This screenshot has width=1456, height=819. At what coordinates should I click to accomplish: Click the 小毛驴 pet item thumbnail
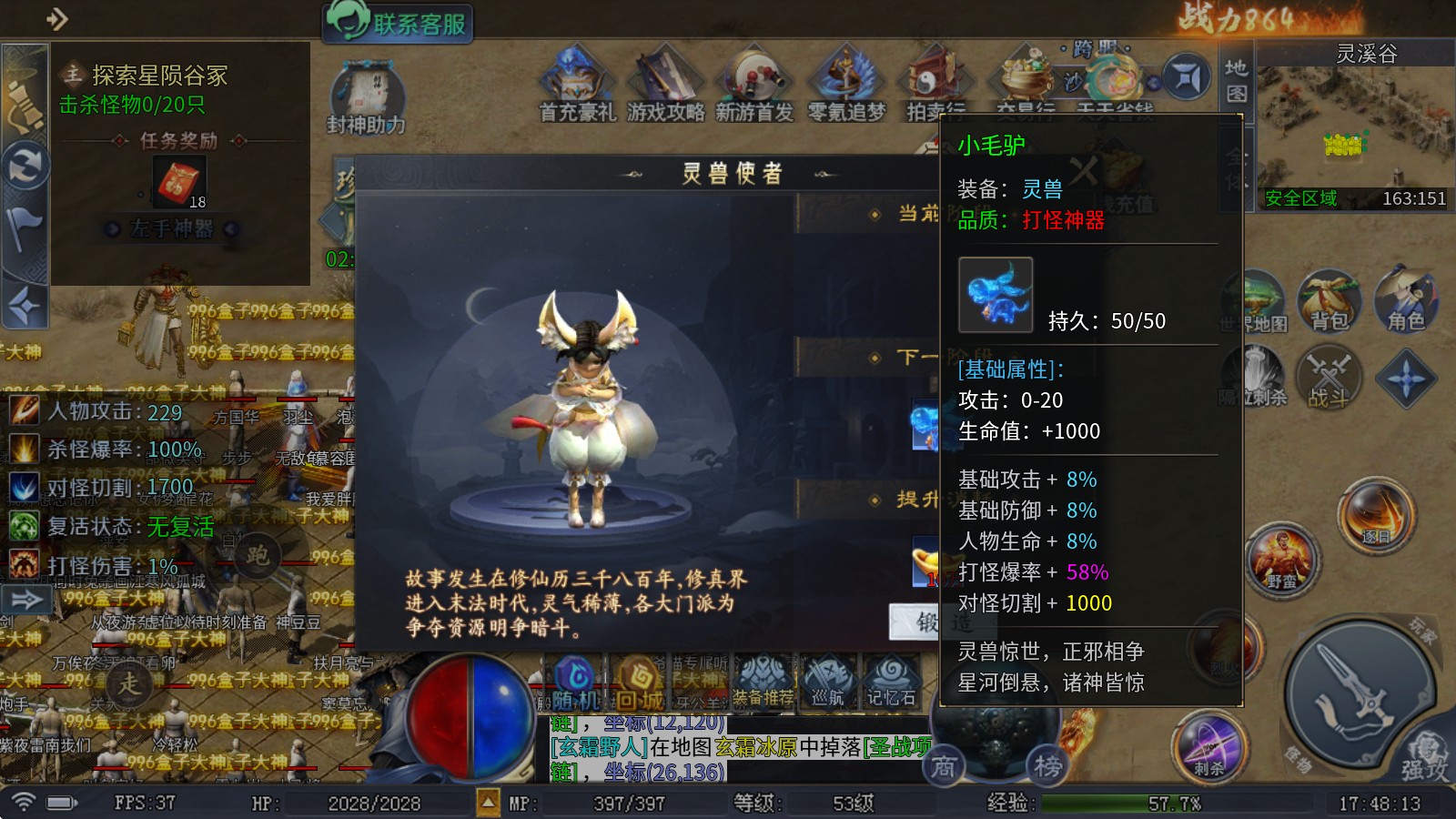[996, 296]
